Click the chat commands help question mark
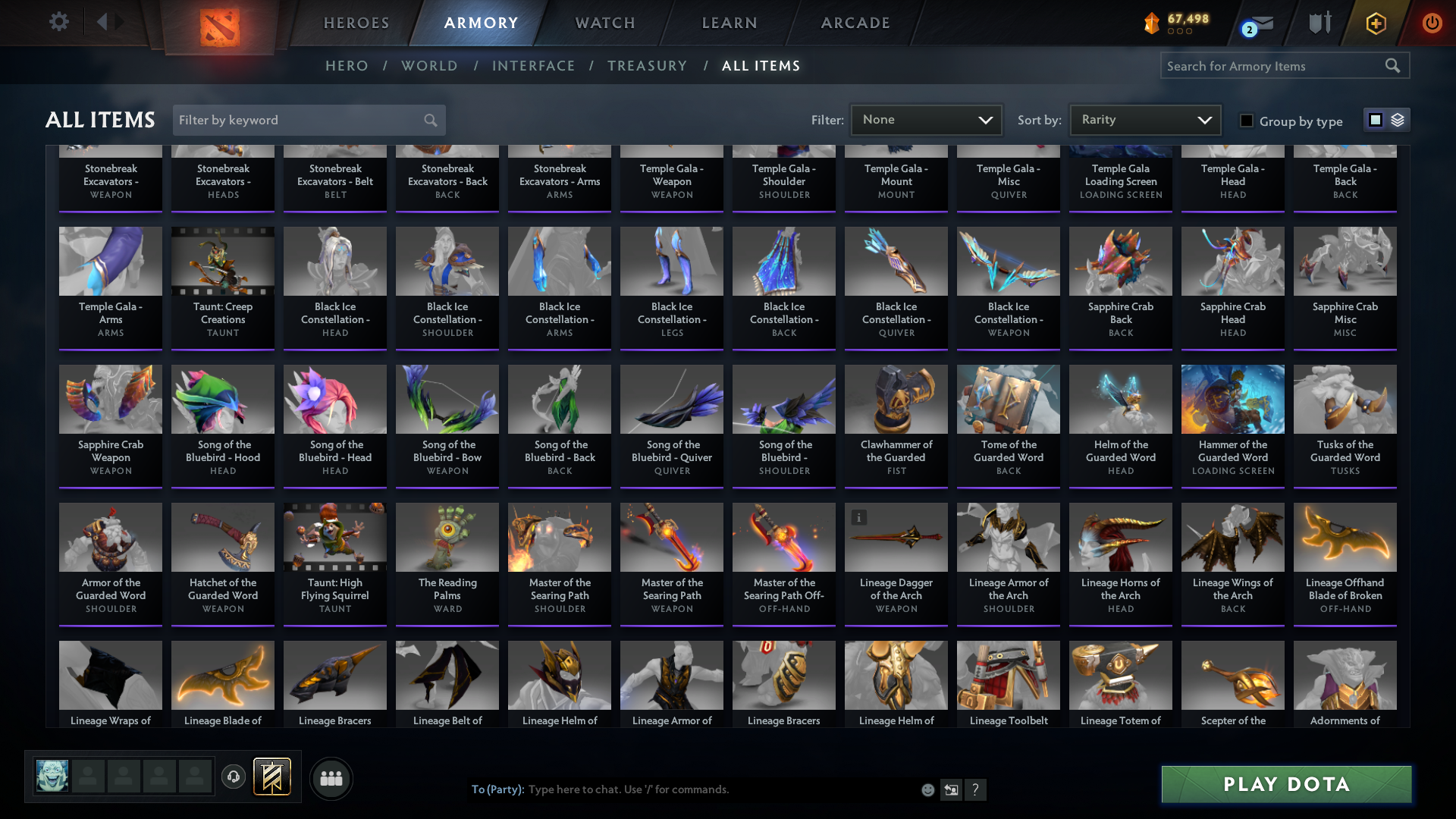 [976, 789]
